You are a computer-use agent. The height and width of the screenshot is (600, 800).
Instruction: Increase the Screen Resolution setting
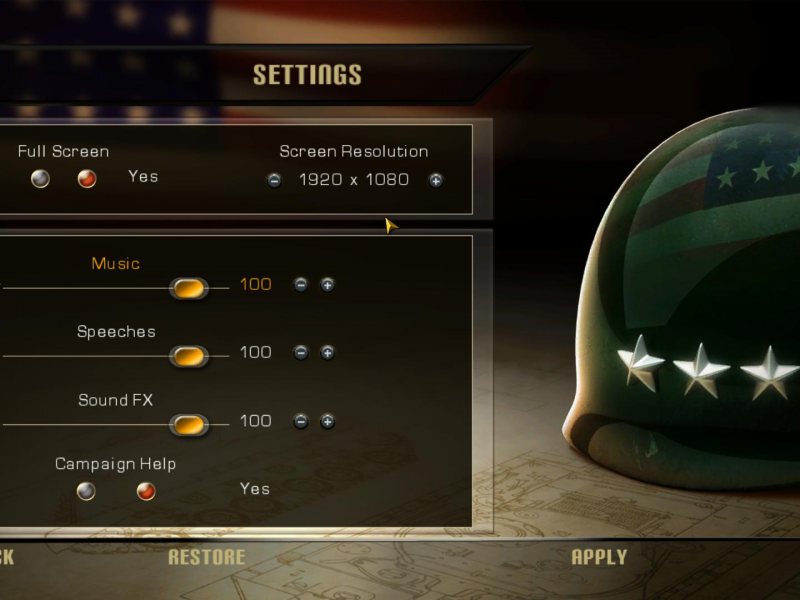click(436, 180)
